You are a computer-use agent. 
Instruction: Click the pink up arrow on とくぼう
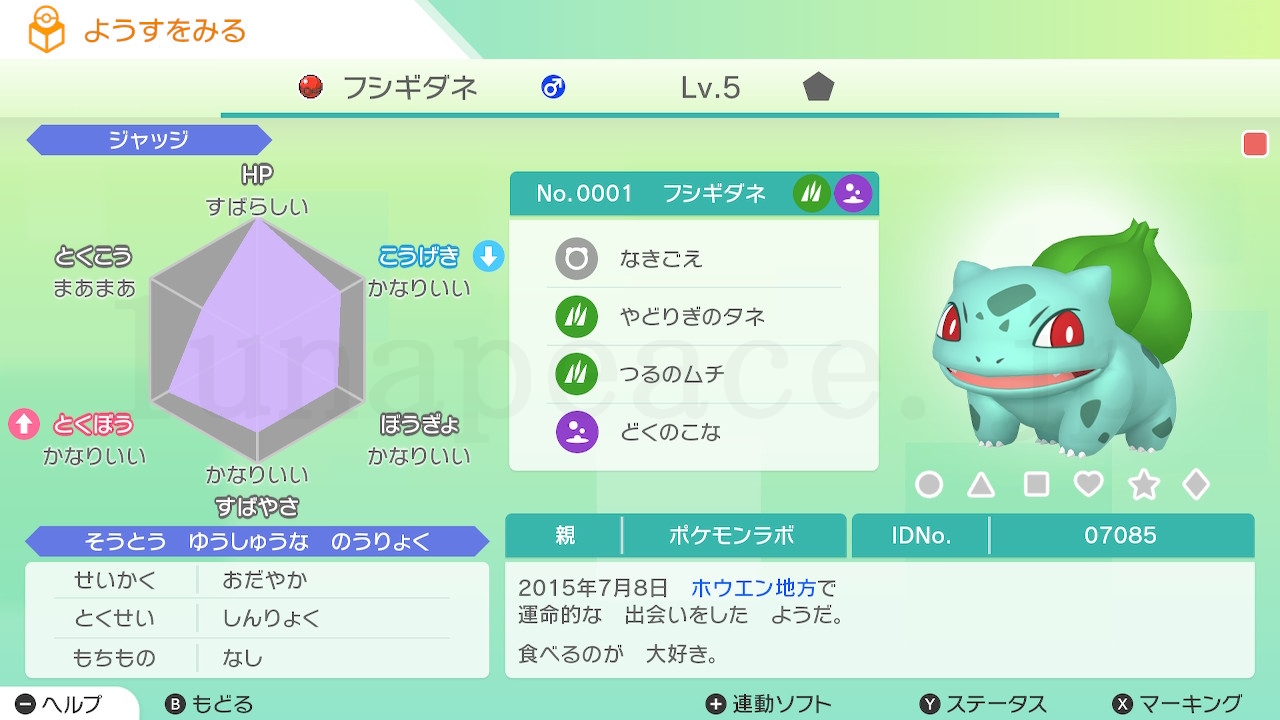tap(27, 424)
